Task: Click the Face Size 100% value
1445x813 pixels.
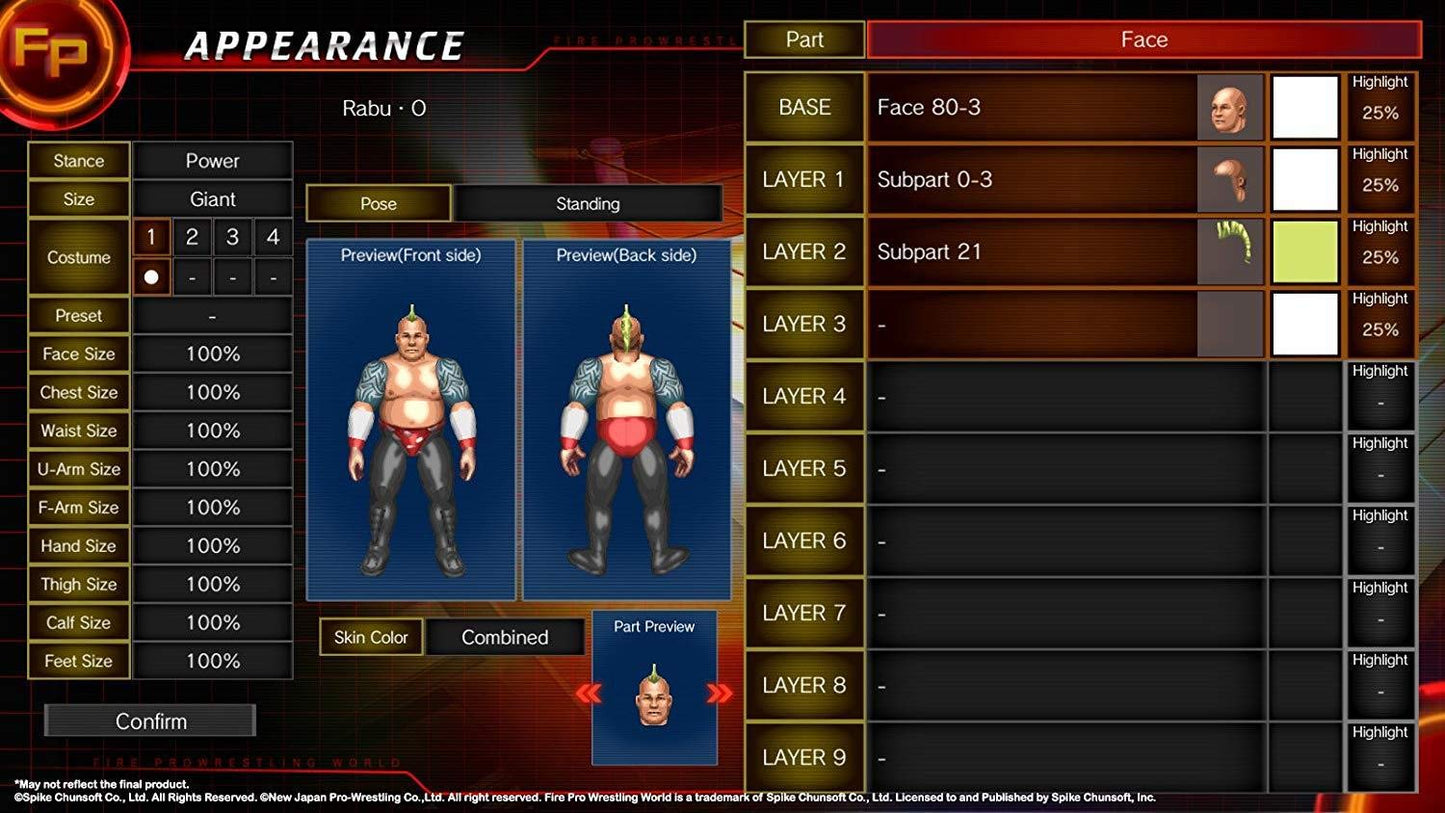Action: pos(213,353)
